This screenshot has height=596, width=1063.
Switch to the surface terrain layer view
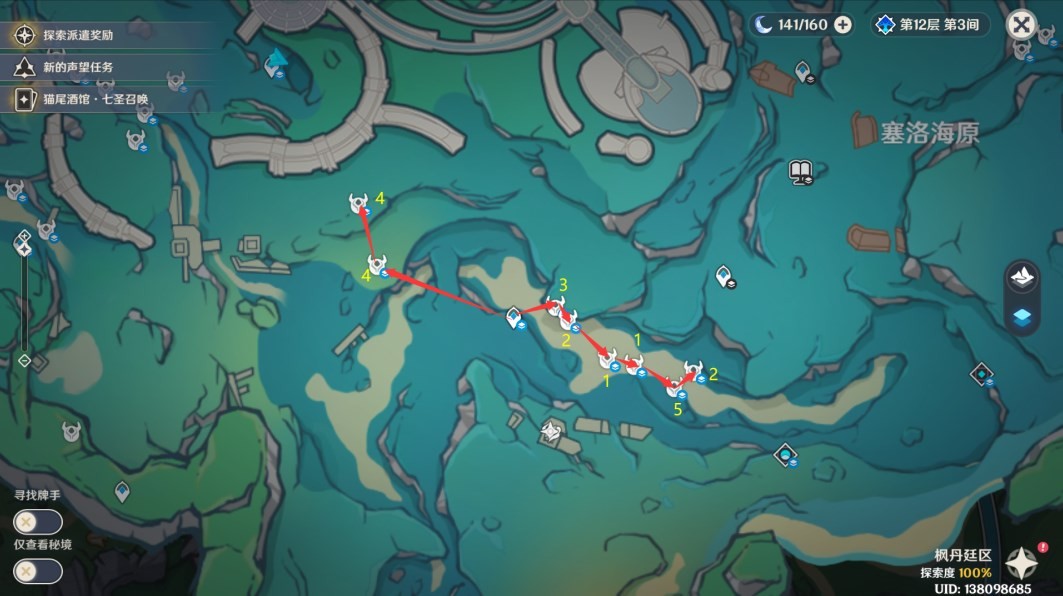click(x=1022, y=278)
